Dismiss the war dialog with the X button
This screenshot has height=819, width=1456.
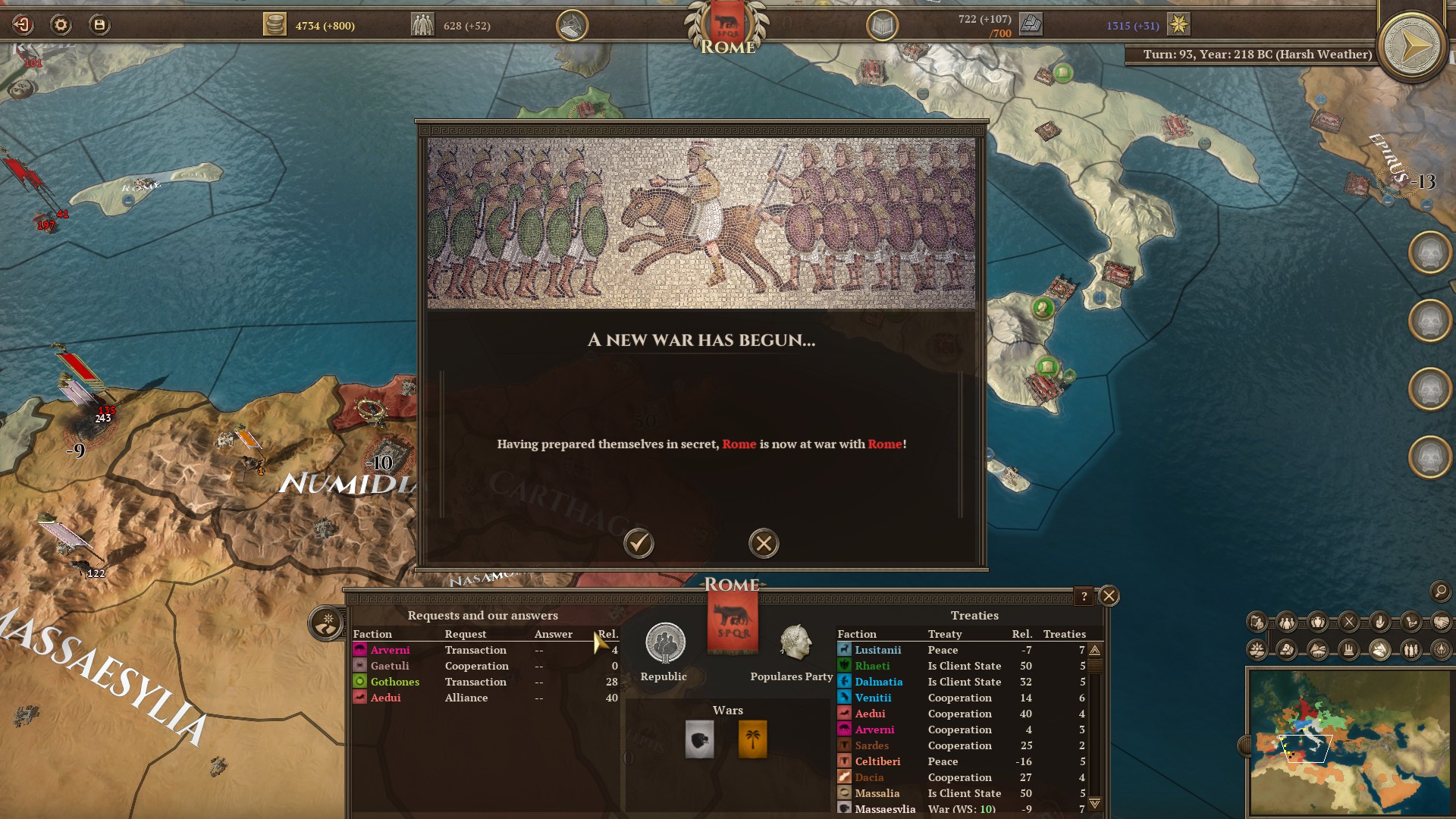pos(764,543)
